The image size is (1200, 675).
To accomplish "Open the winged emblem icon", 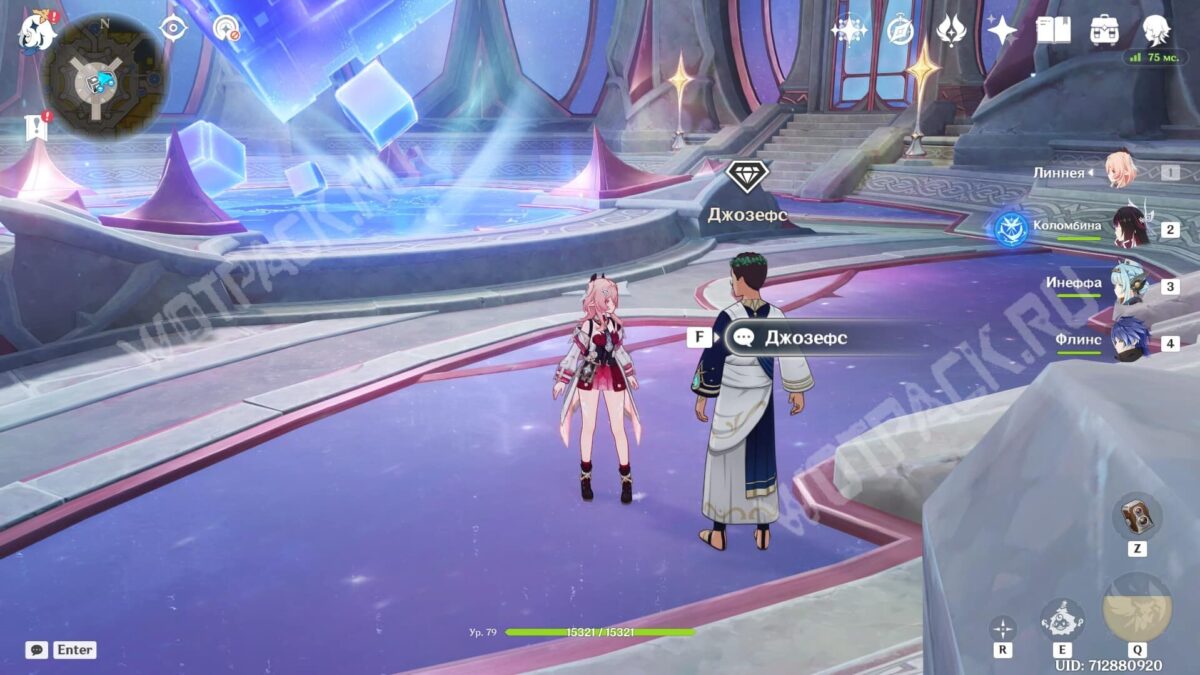I will coord(951,30).
